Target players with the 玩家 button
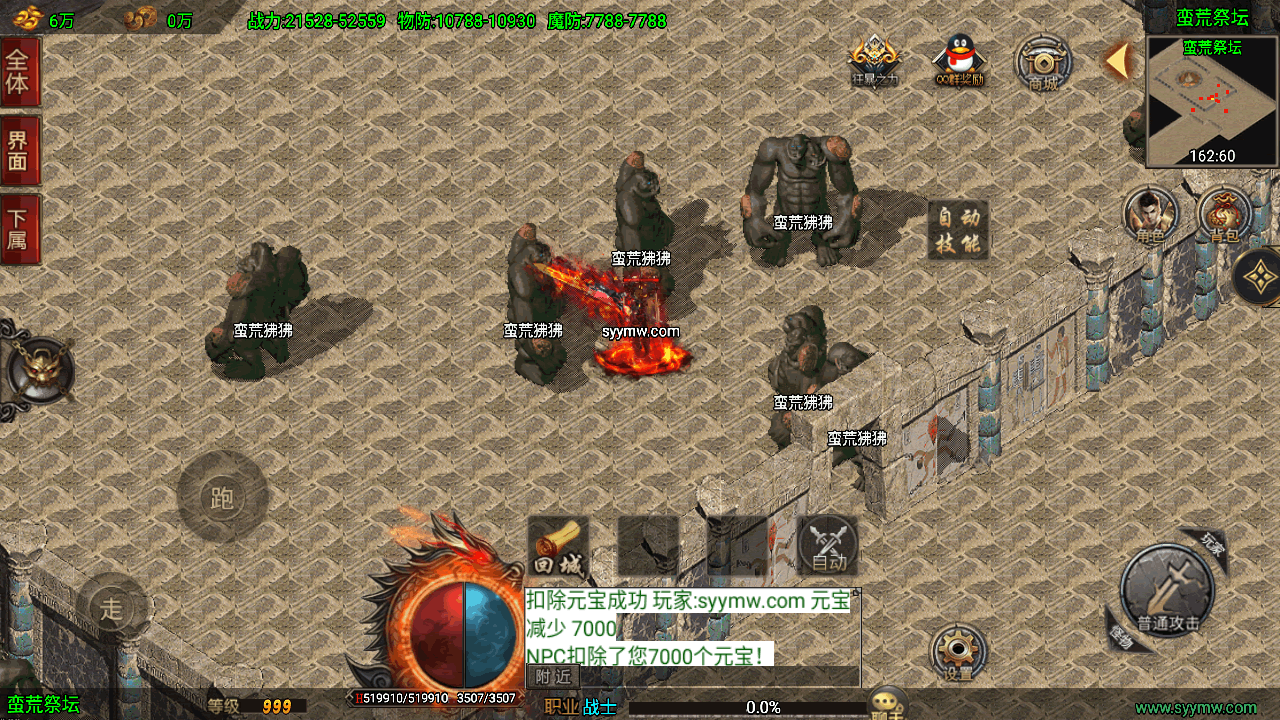This screenshot has height=720, width=1280. point(1210,545)
